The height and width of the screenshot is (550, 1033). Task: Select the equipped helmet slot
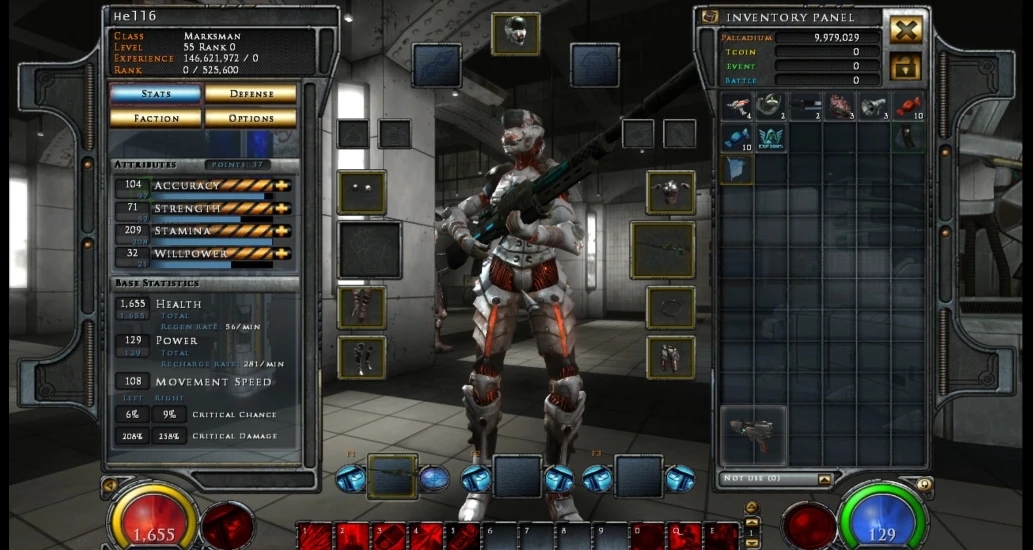(x=516, y=33)
